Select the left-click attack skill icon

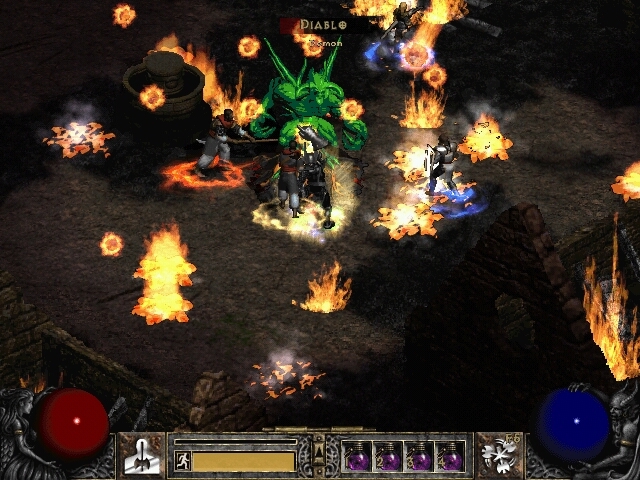[x=142, y=455]
